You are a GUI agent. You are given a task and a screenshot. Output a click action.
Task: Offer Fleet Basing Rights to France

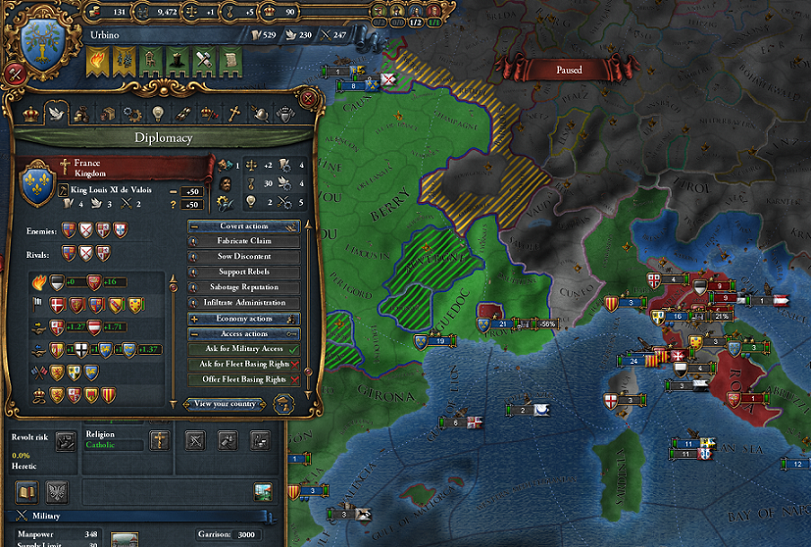point(245,379)
